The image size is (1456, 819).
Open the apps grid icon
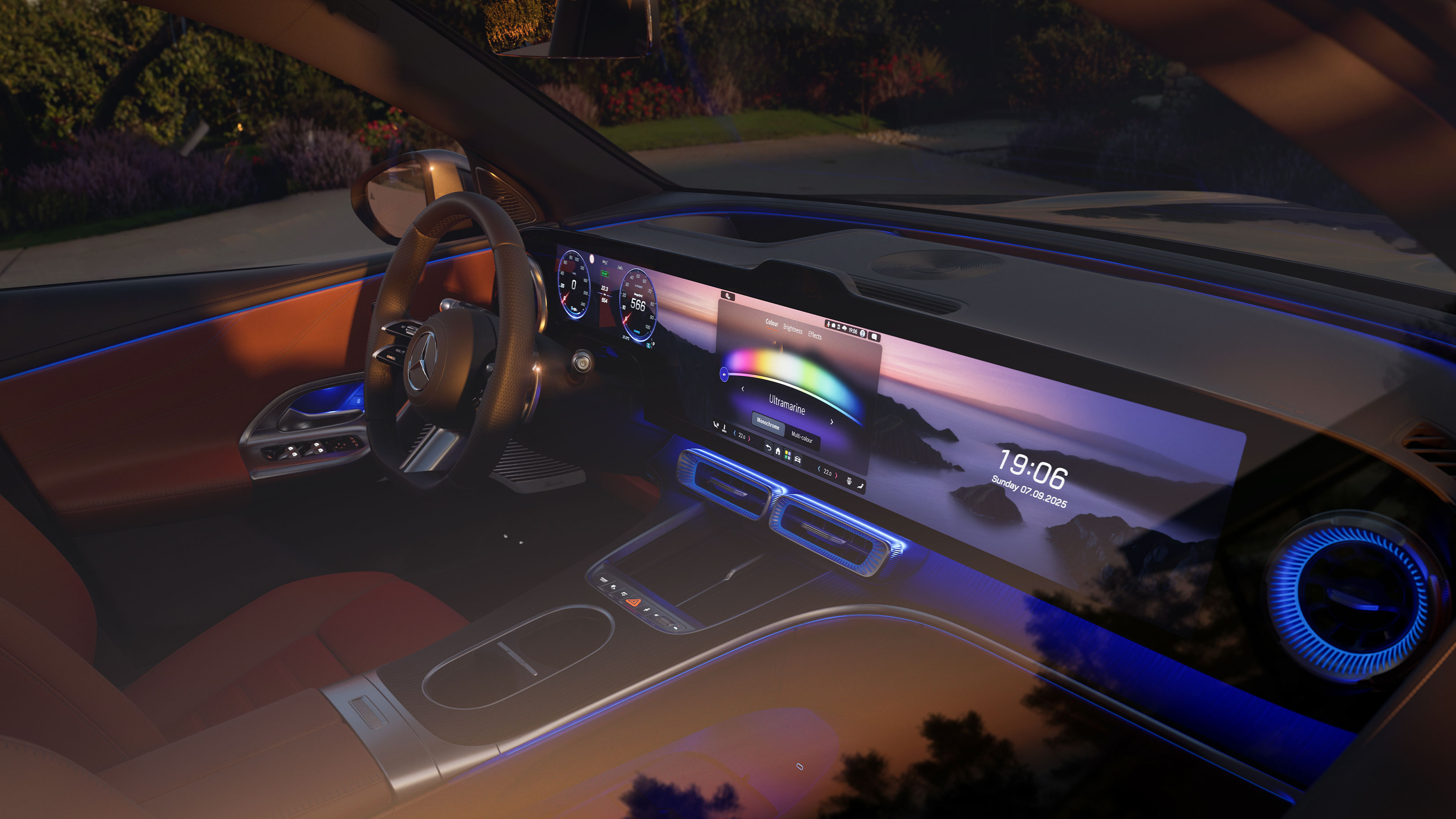pos(788,455)
